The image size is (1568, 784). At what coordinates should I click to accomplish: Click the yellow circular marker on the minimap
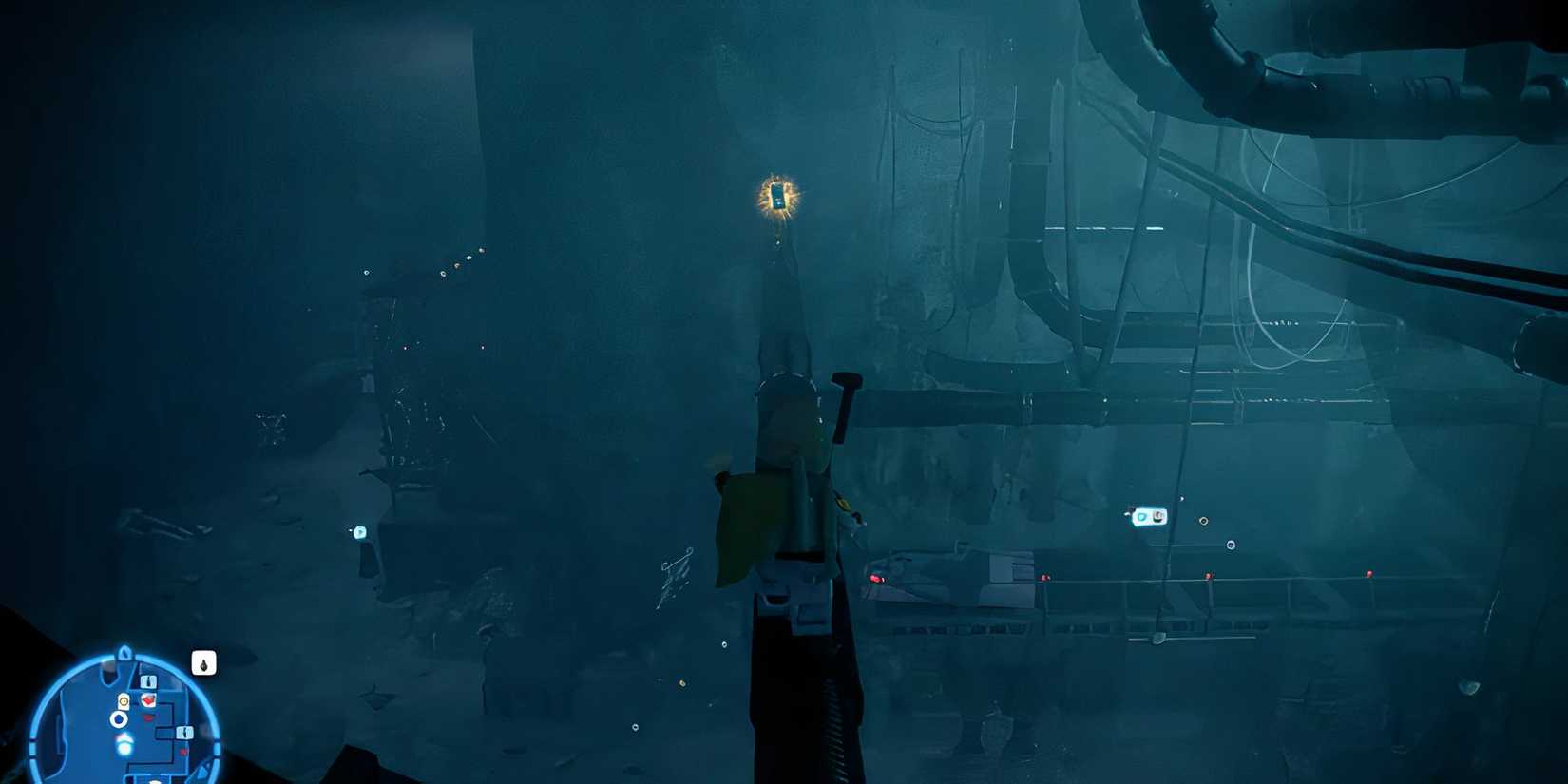pyautogui.click(x=124, y=700)
